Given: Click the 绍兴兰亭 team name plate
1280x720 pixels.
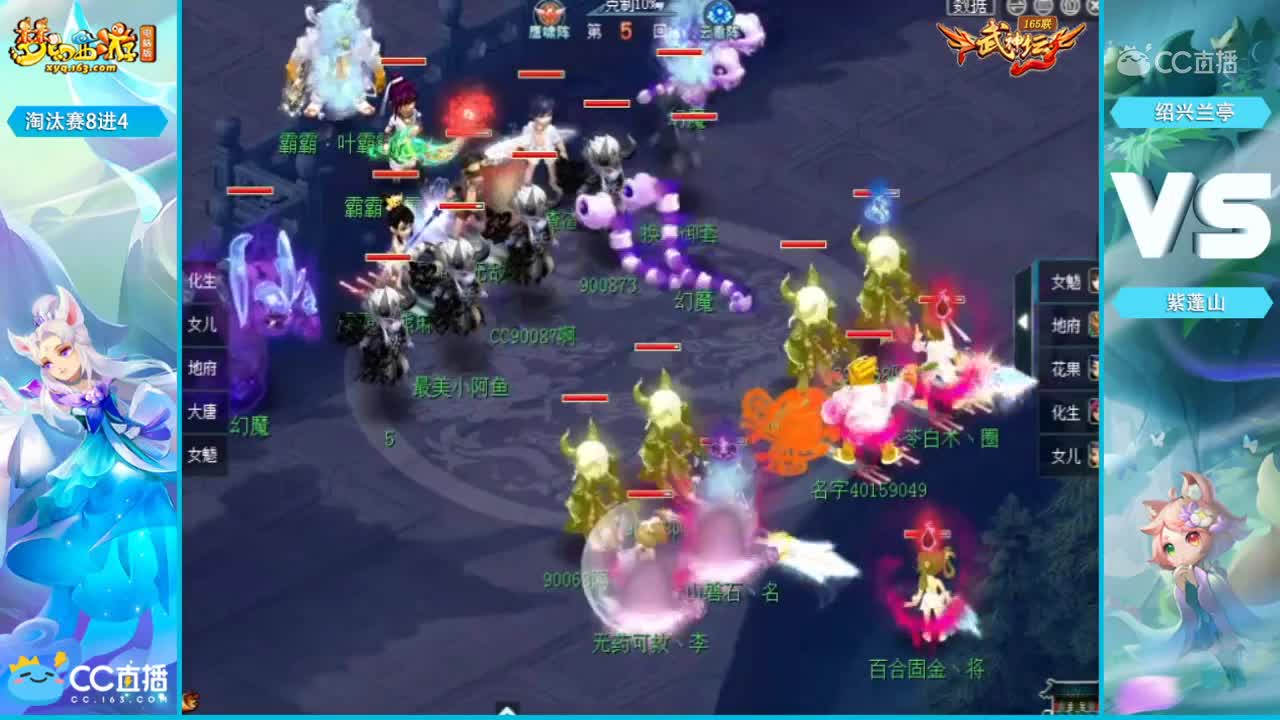Looking at the screenshot, I should 1192,113.
